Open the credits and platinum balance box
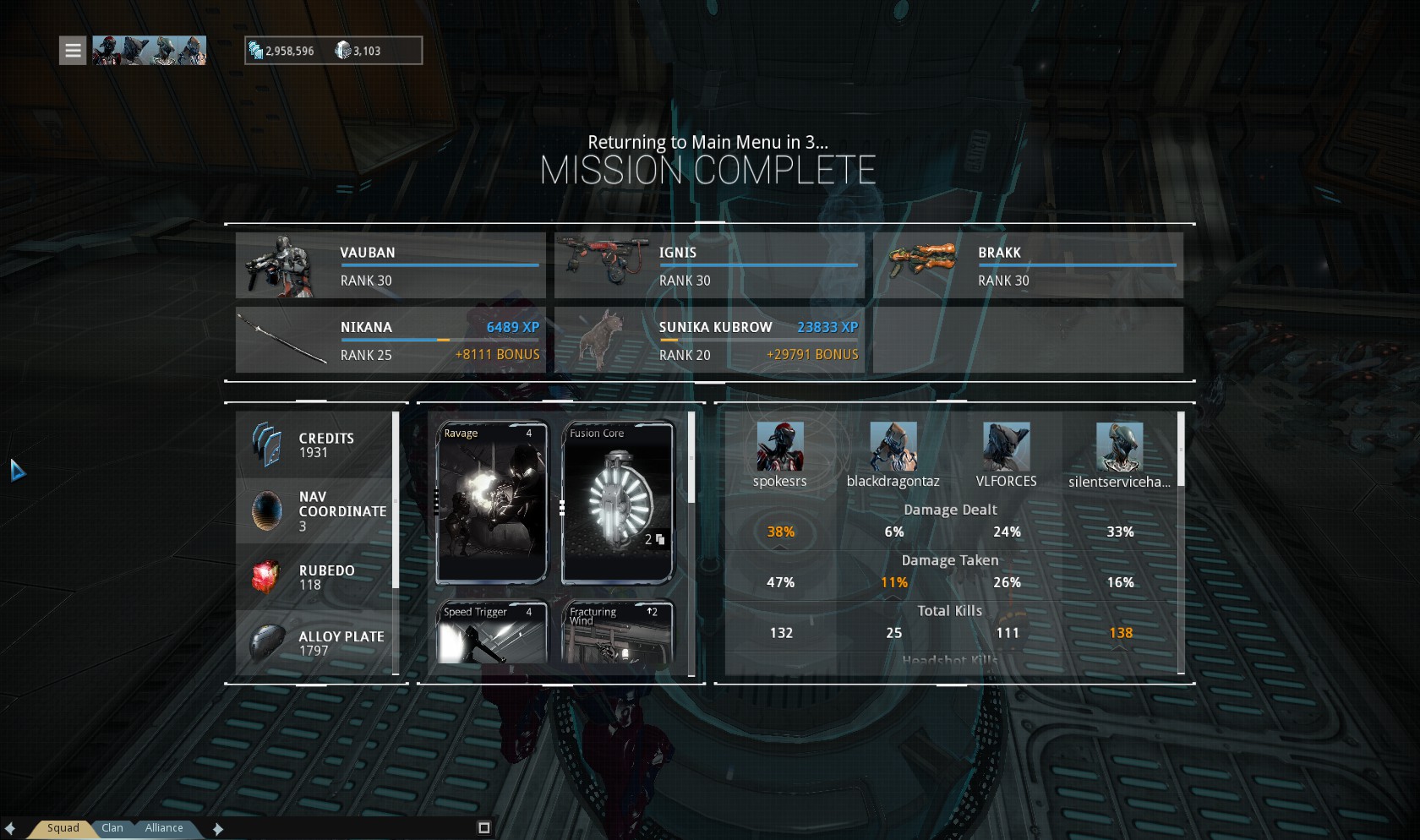 pos(333,51)
